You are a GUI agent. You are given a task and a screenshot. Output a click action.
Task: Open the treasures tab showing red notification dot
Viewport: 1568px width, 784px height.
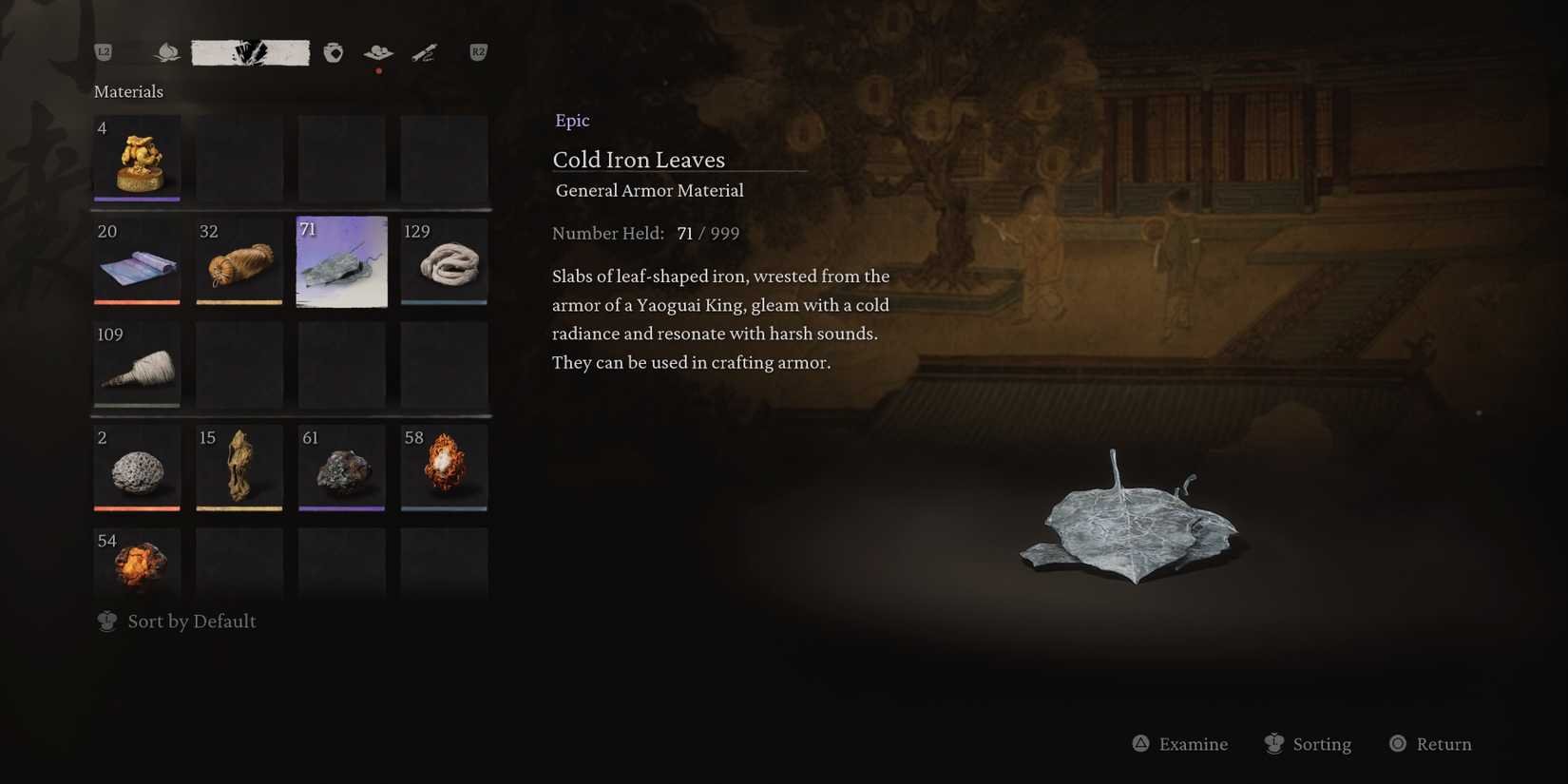click(x=377, y=52)
